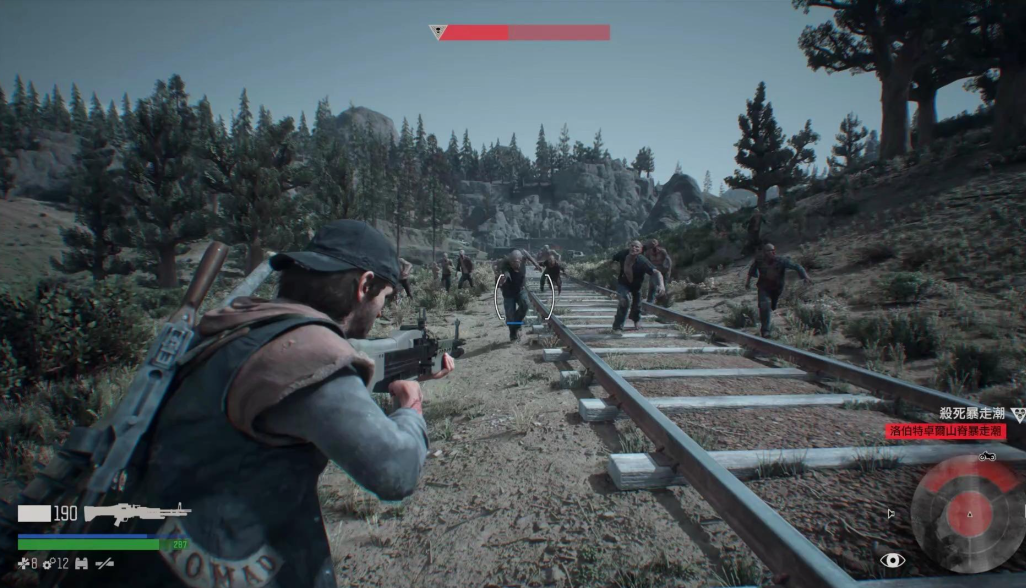This screenshot has width=1026, height=588.
Task: Select the melee weapon icon beside binoculars
Action: click(x=104, y=564)
